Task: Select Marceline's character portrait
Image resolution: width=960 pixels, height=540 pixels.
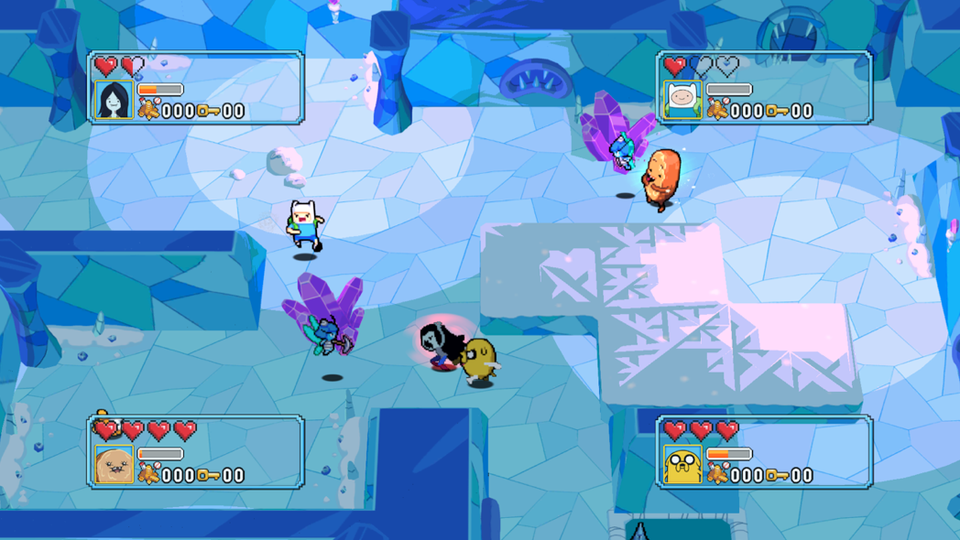Action: click(113, 100)
